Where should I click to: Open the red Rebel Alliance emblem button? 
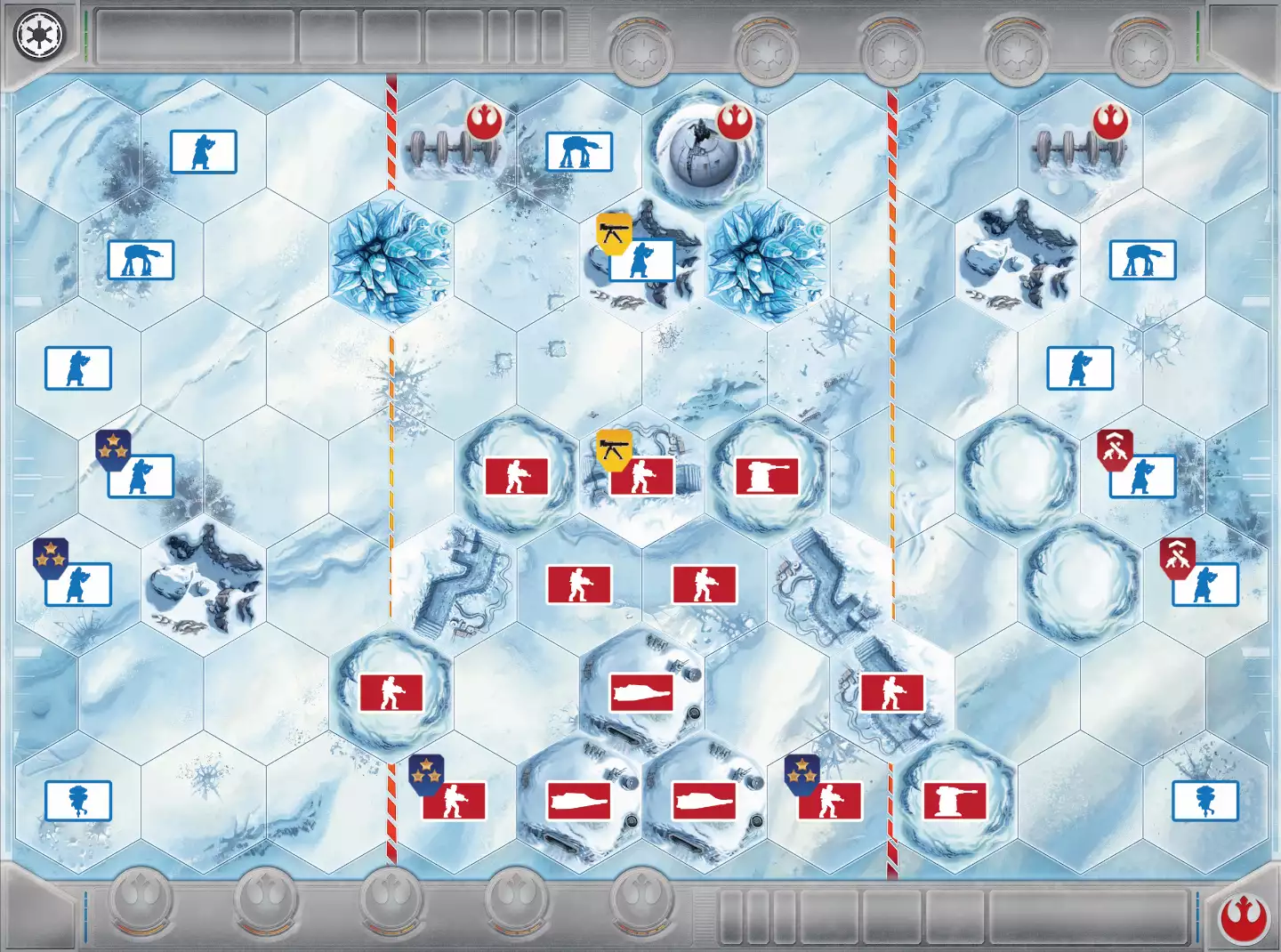[1244, 917]
